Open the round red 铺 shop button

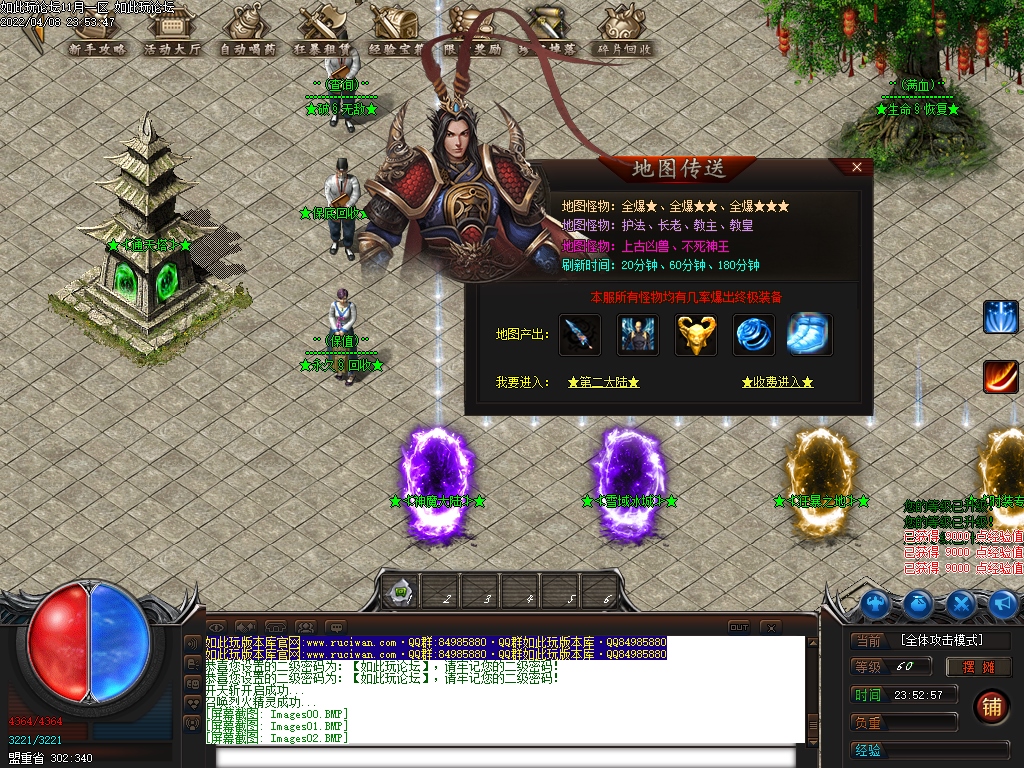pyautogui.click(x=992, y=706)
